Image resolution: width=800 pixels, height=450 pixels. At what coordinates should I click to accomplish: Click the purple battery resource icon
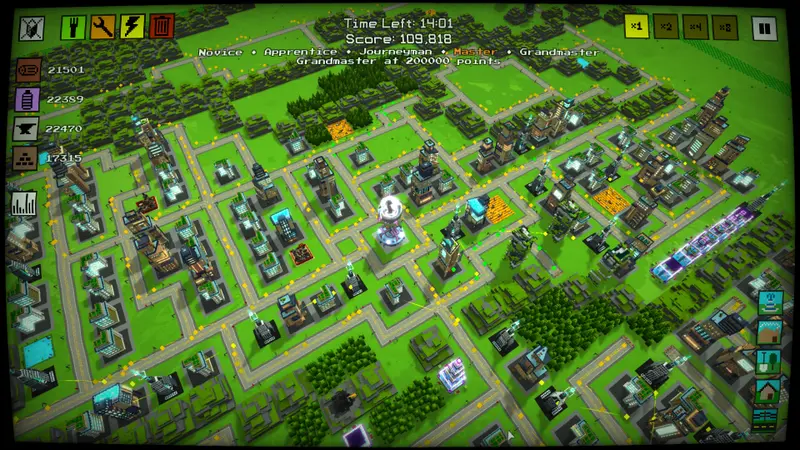27,100
